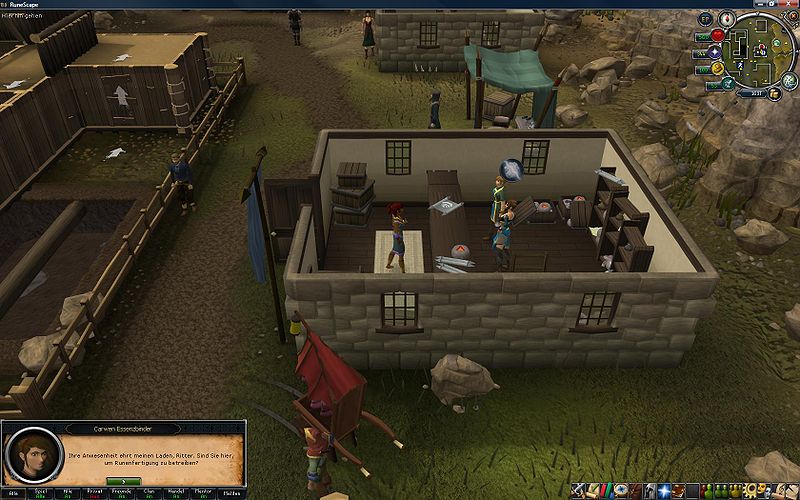Click the red heart health orb
Viewport: 800px width, 500px height.
717,36
